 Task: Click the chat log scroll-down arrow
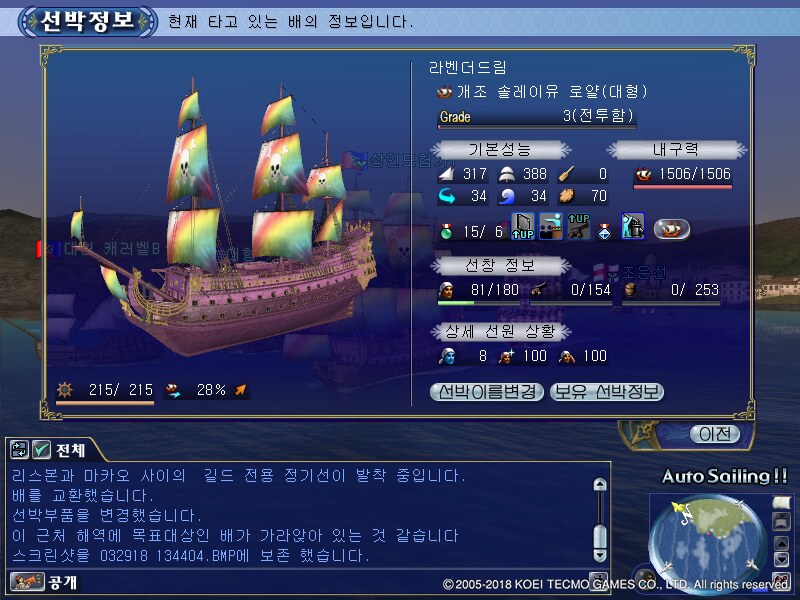[599, 554]
